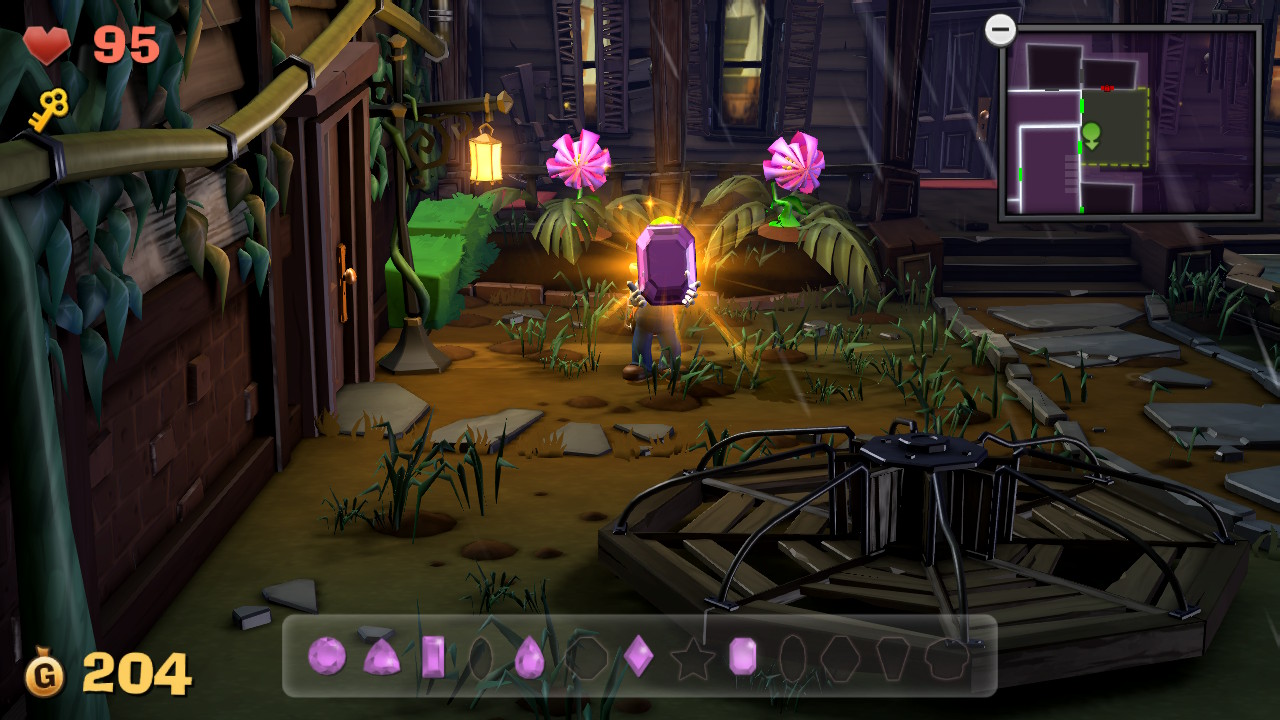Select Luigi's green marker on the minimap

point(1091,134)
